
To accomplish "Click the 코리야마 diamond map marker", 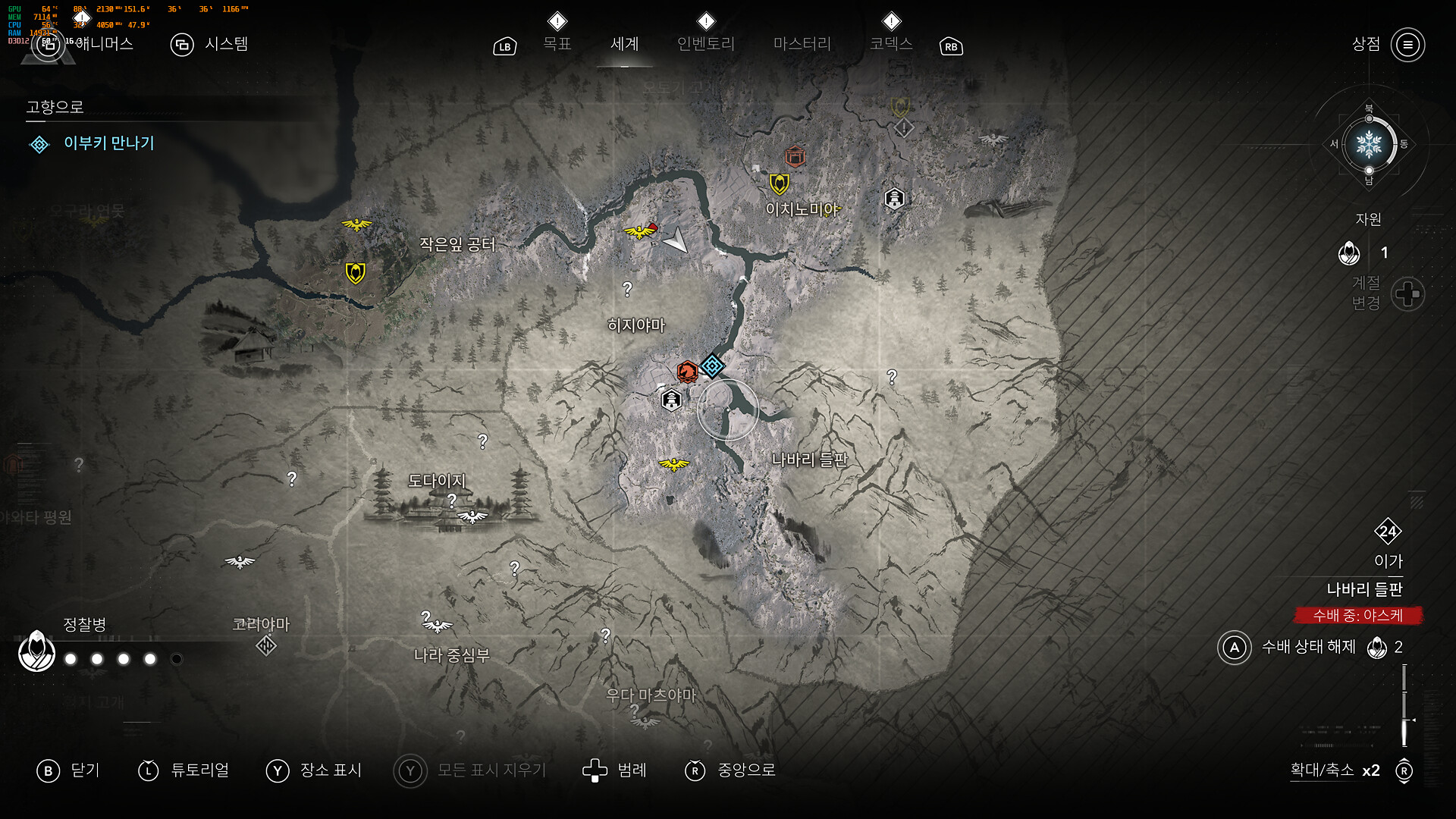I will tap(265, 645).
